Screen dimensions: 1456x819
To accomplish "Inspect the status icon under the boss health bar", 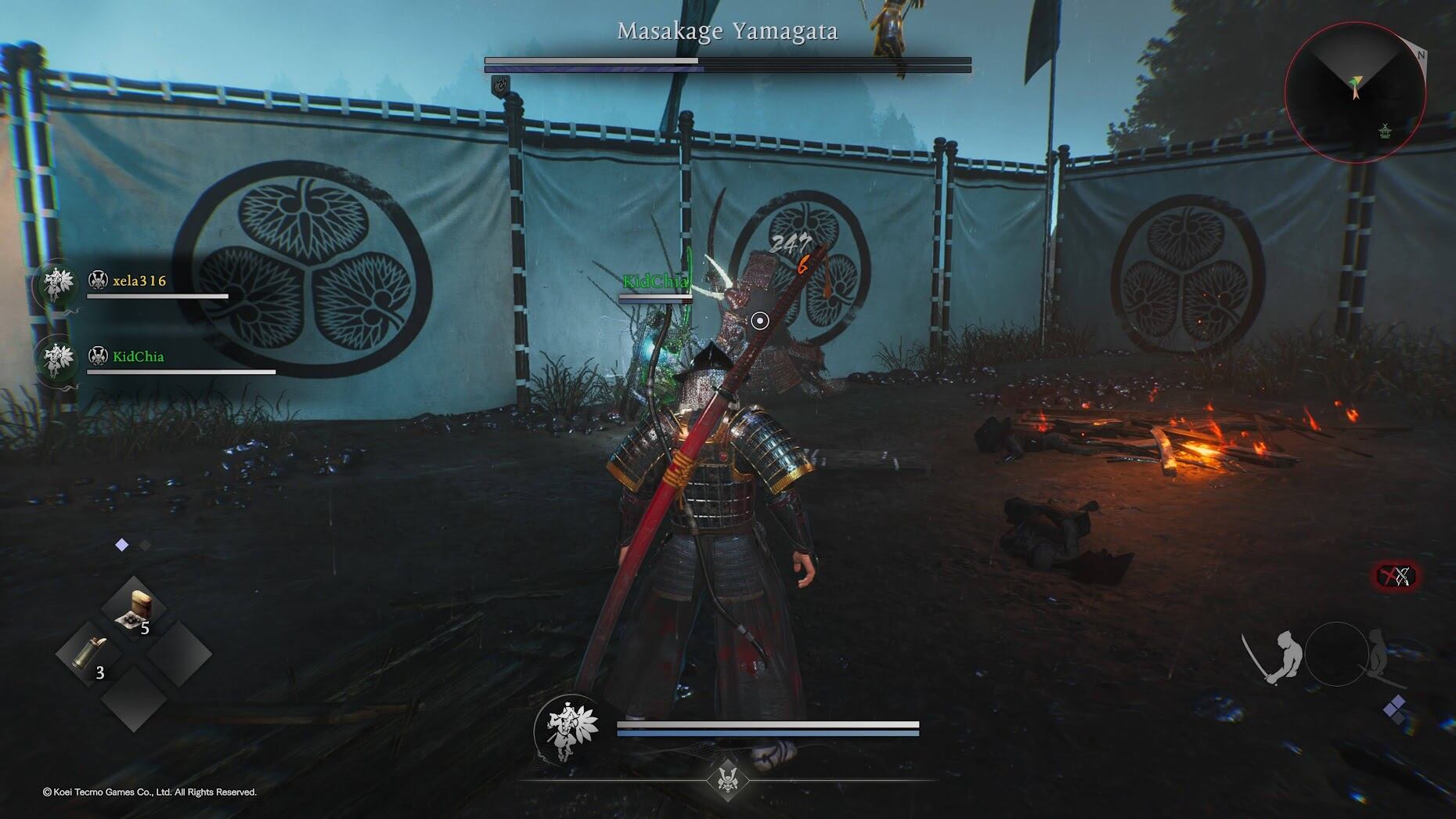I will pyautogui.click(x=500, y=83).
